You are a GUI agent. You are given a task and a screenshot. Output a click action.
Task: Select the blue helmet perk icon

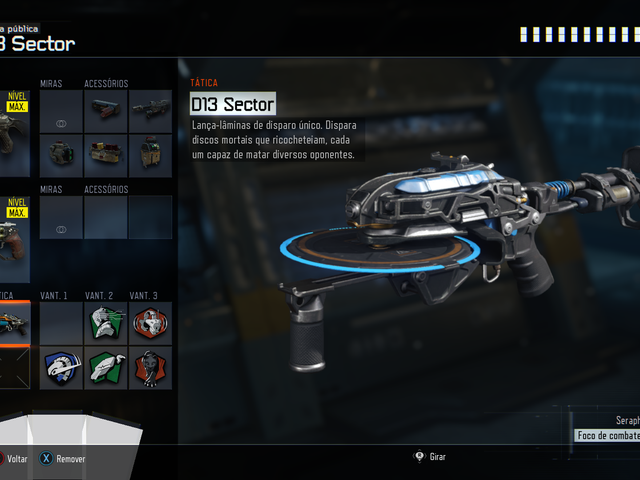click(x=61, y=368)
